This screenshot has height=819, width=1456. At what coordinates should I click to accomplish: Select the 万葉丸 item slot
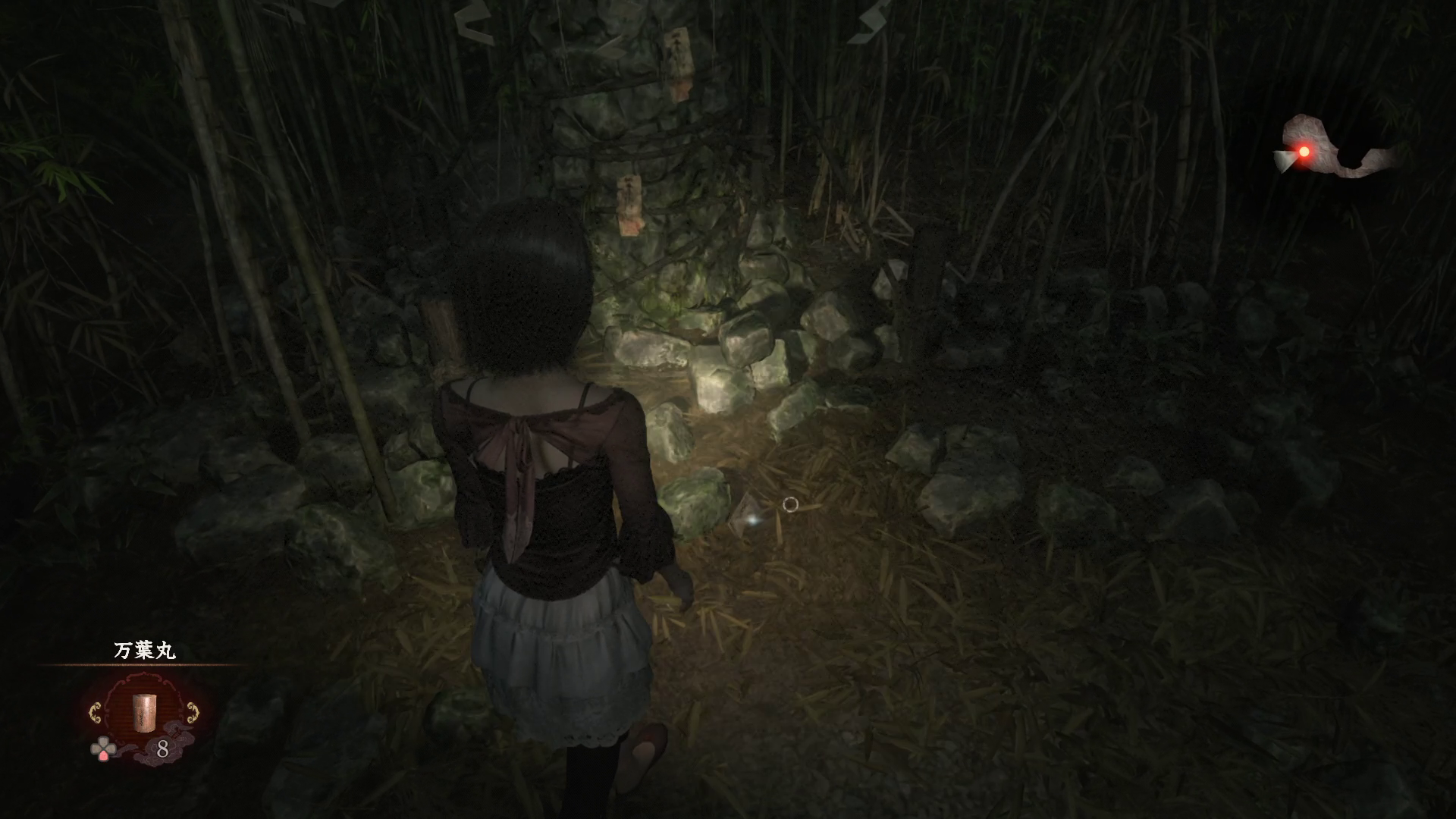[143, 711]
